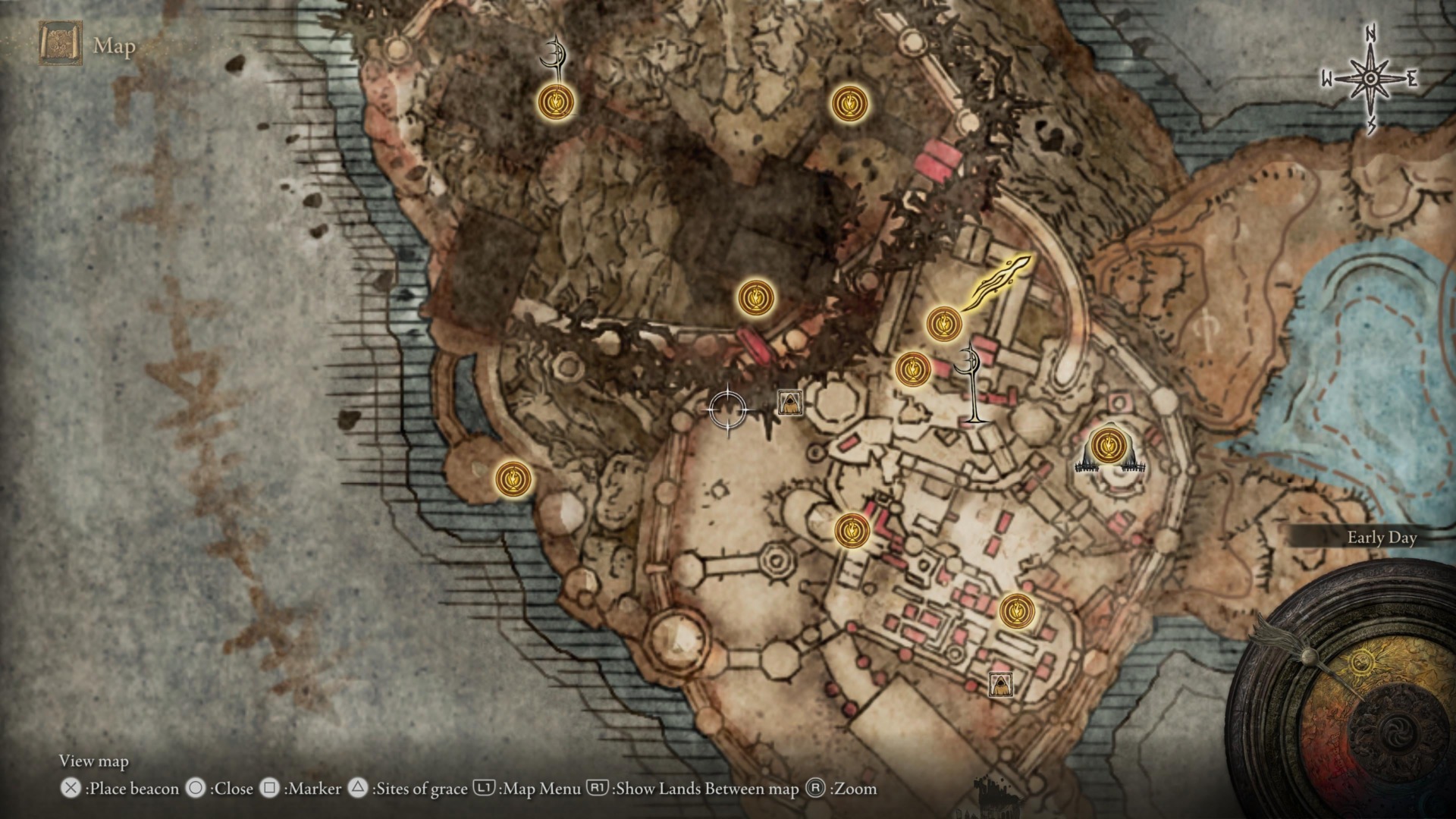Select the northernmost site of grace in the mountains
This screenshot has width=1456, height=819.
[x=557, y=102]
